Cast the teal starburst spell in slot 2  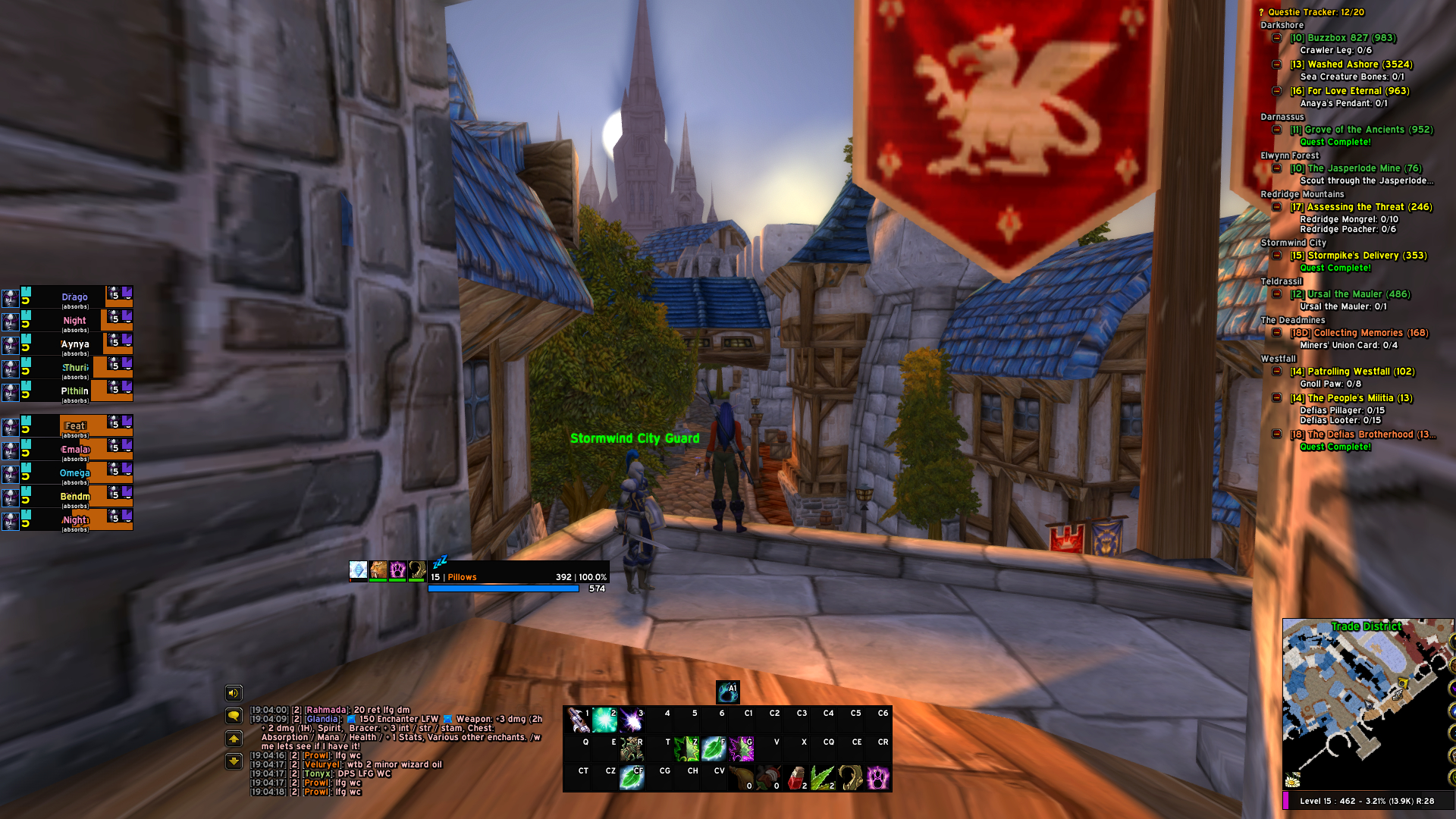pos(604,719)
